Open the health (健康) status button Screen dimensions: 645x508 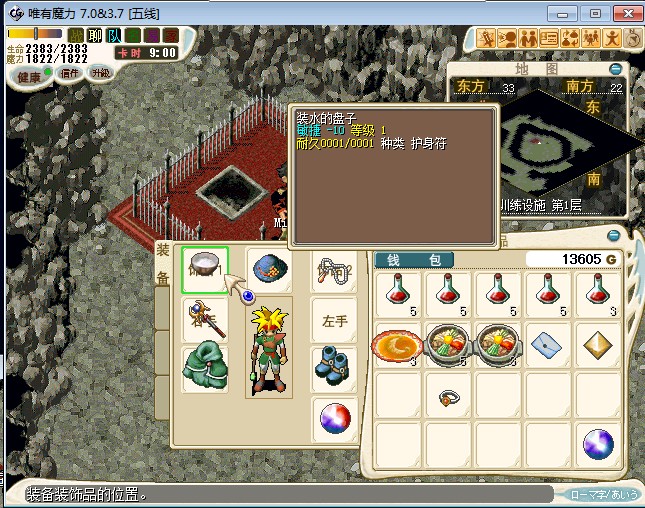click(x=29, y=77)
